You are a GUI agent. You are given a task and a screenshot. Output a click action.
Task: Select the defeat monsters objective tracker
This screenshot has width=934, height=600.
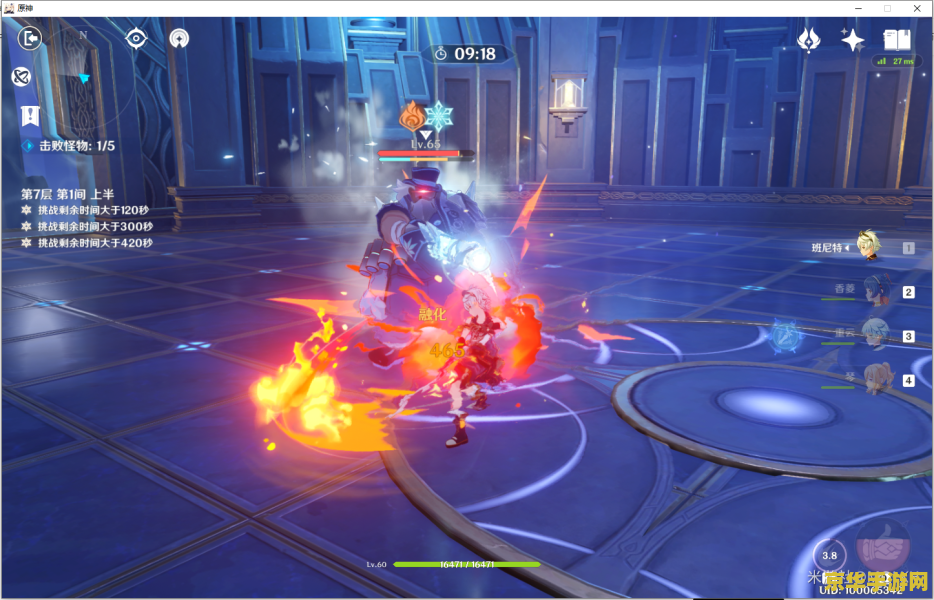tap(70, 146)
